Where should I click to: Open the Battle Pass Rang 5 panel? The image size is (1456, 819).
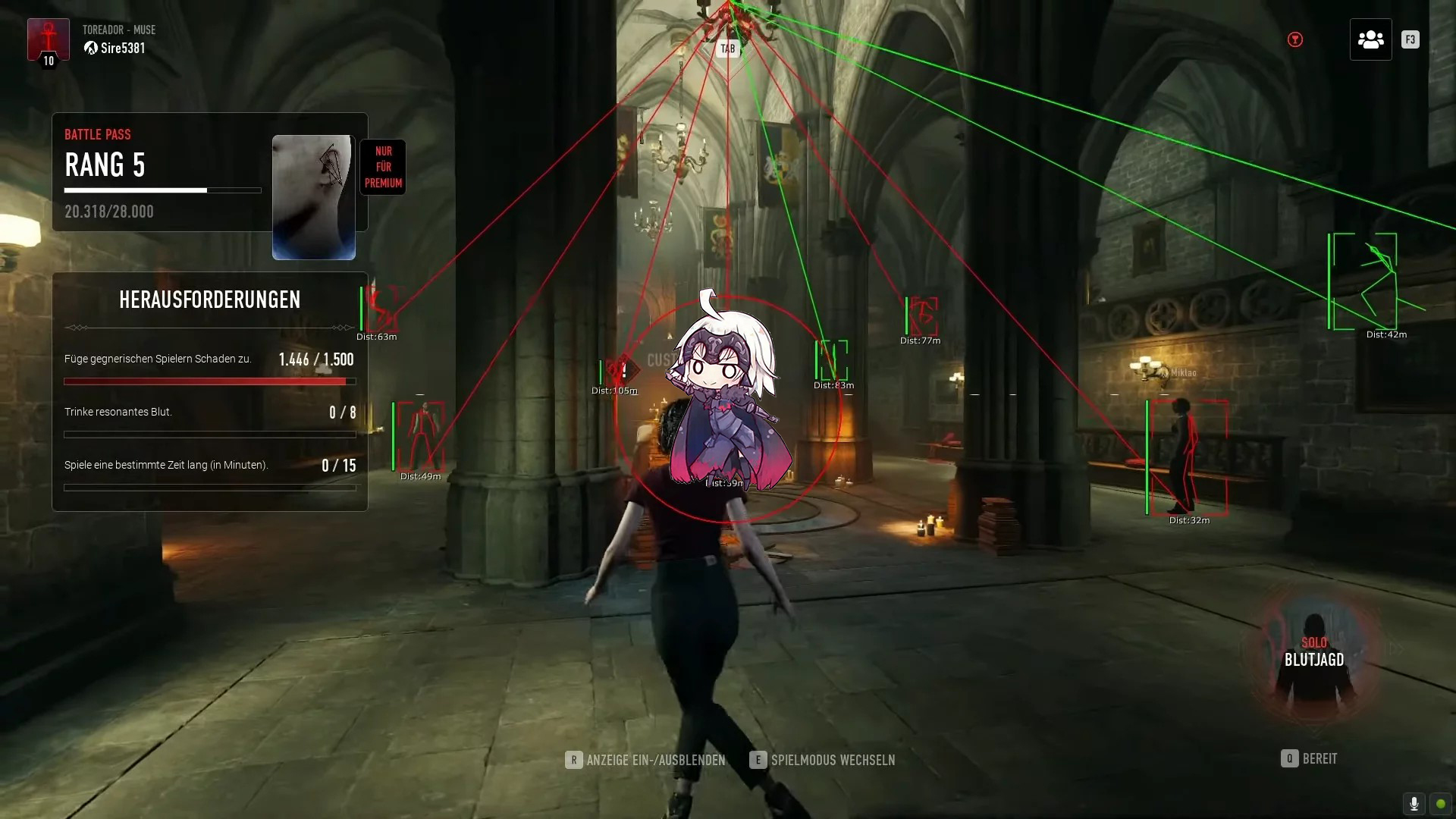162,172
